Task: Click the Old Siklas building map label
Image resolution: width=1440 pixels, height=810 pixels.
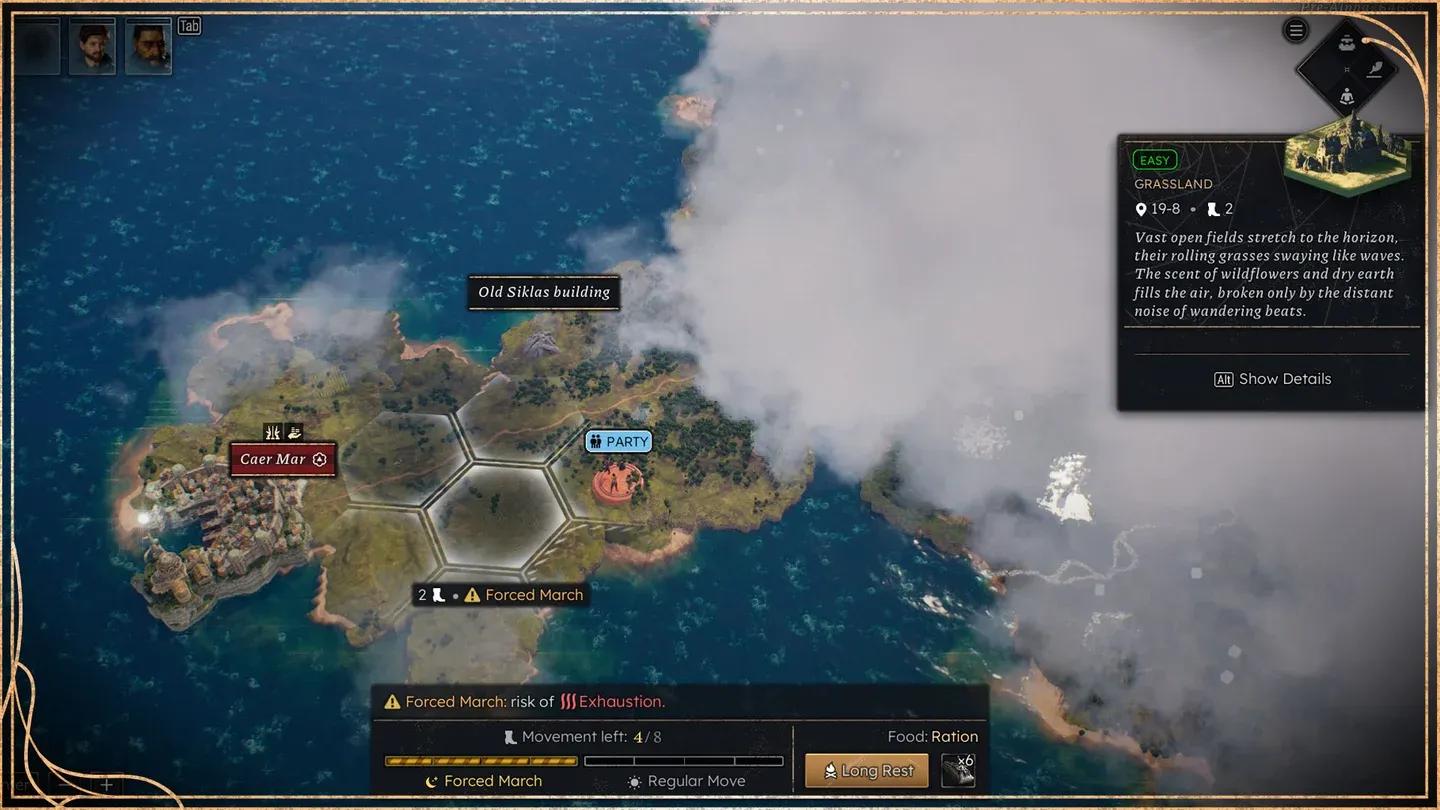Action: 544,292
